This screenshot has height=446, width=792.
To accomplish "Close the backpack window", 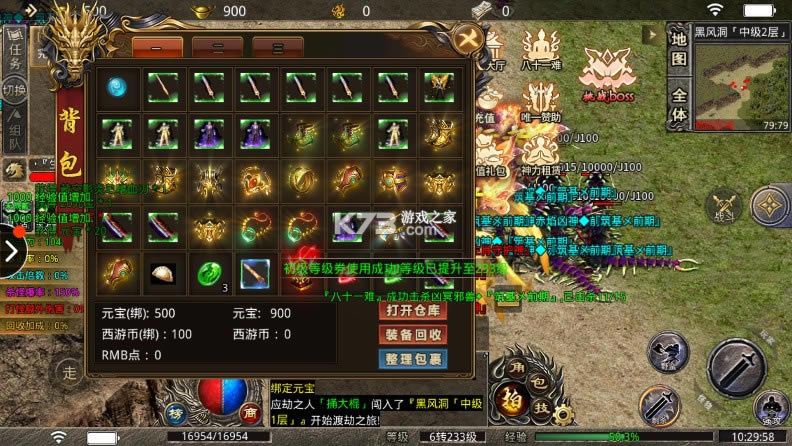I will (x=466, y=42).
